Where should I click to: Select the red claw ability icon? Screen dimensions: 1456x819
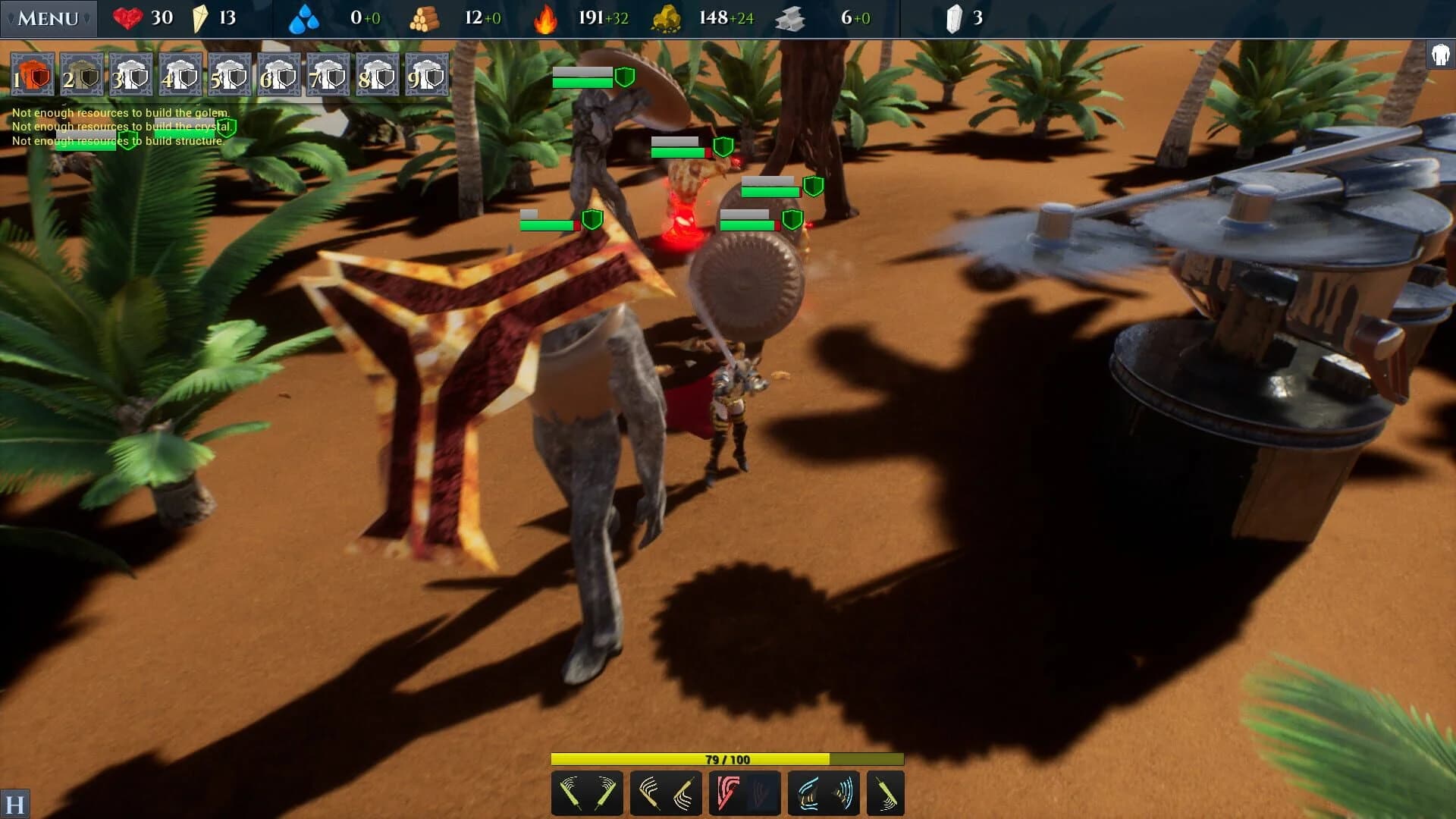728,792
